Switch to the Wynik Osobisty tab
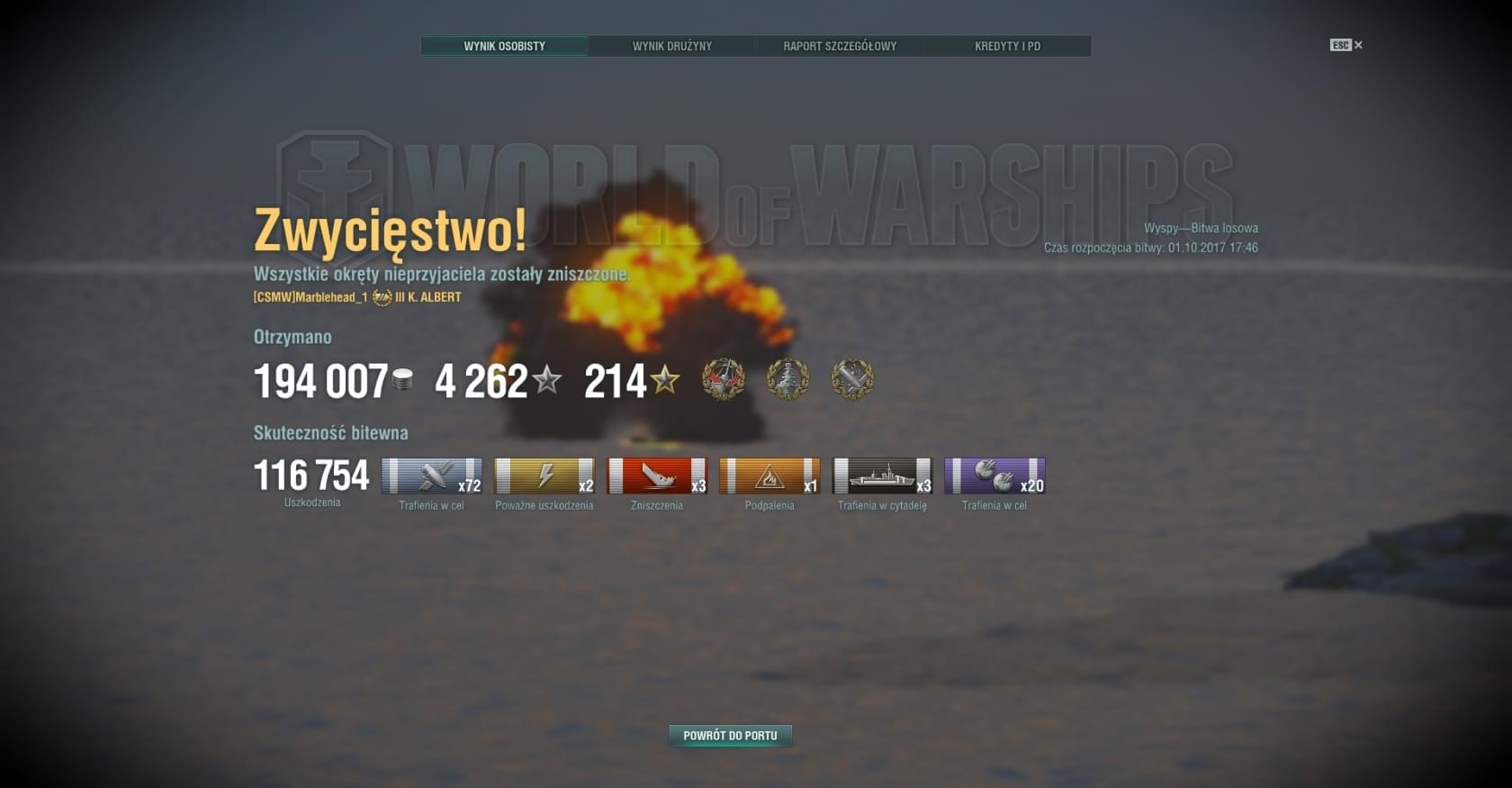 tap(504, 46)
